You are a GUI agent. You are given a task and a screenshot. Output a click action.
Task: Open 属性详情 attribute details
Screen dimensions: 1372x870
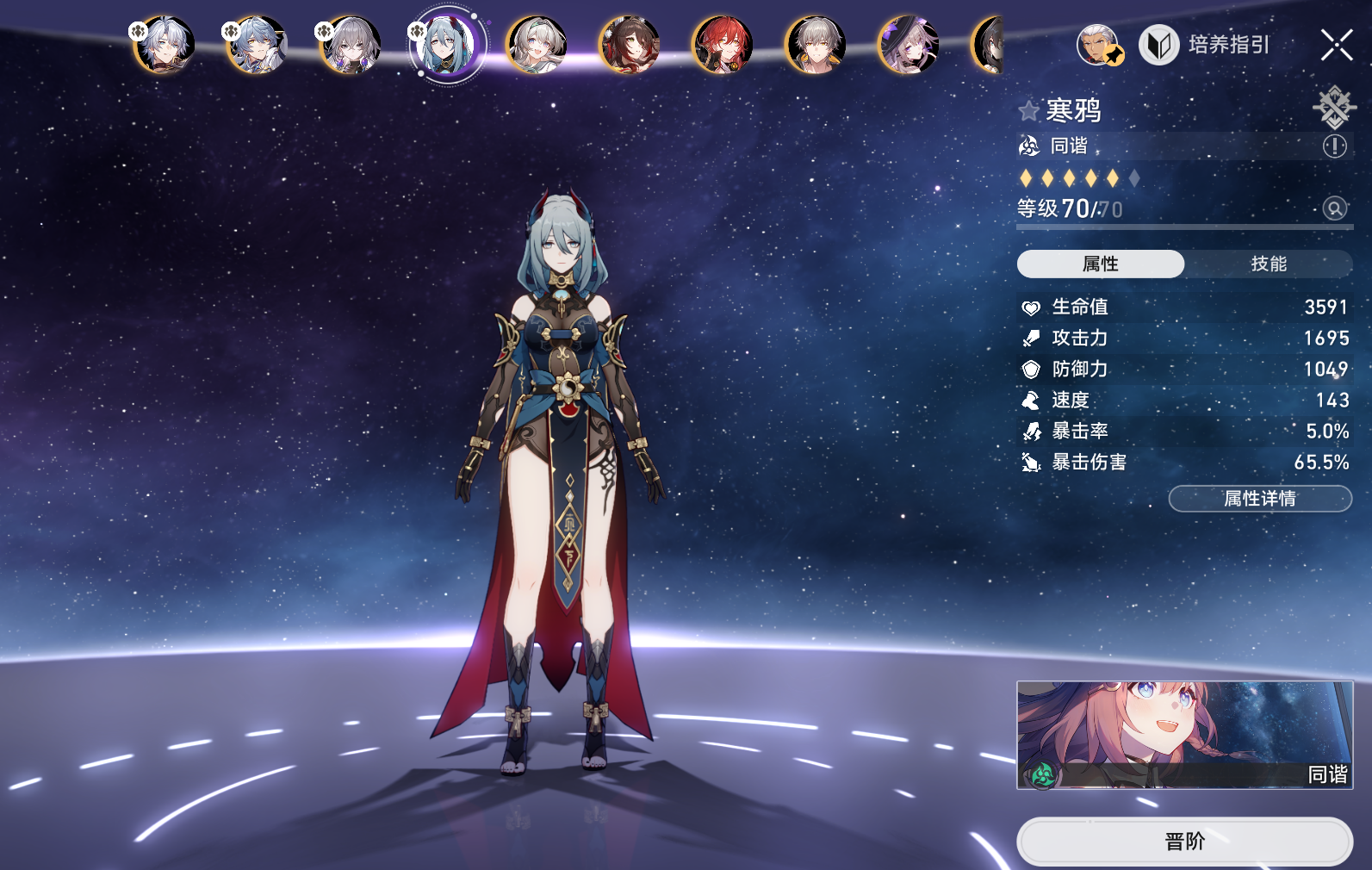pos(1259,498)
